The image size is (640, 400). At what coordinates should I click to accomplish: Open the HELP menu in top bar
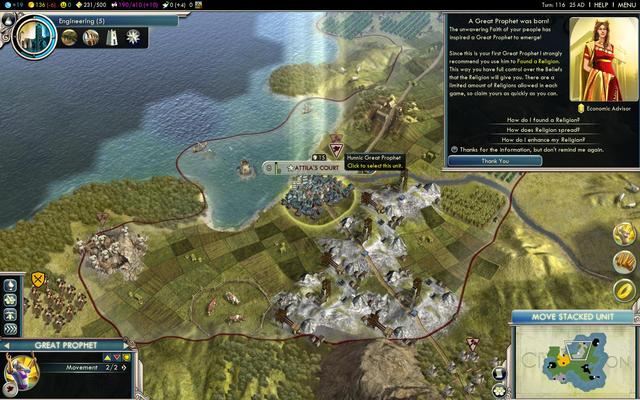[x=600, y=5]
